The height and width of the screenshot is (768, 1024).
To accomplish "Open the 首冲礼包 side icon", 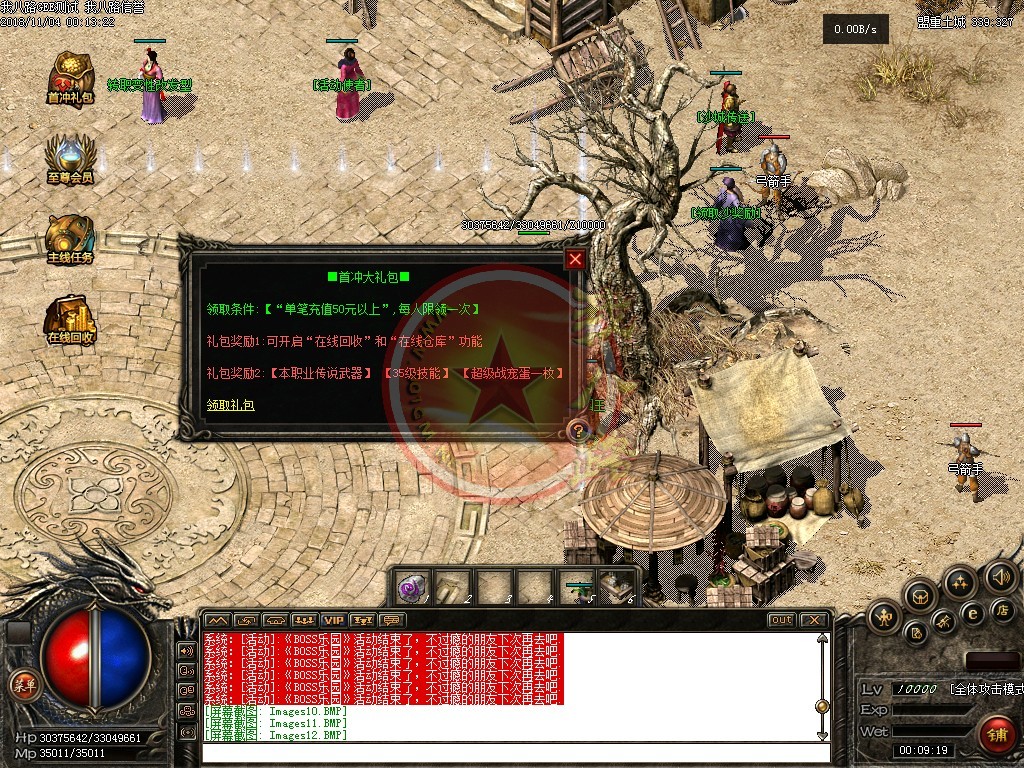I will coord(69,75).
